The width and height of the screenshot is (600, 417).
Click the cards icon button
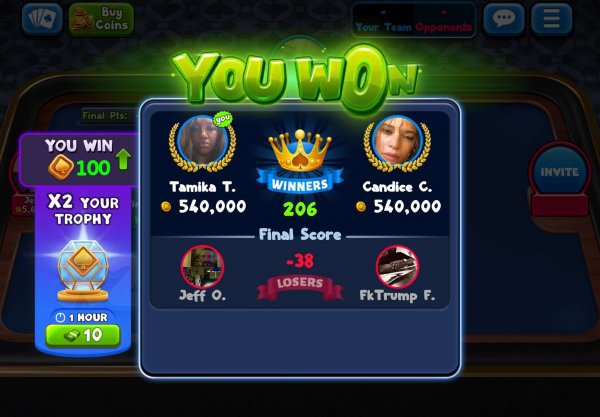click(x=41, y=18)
